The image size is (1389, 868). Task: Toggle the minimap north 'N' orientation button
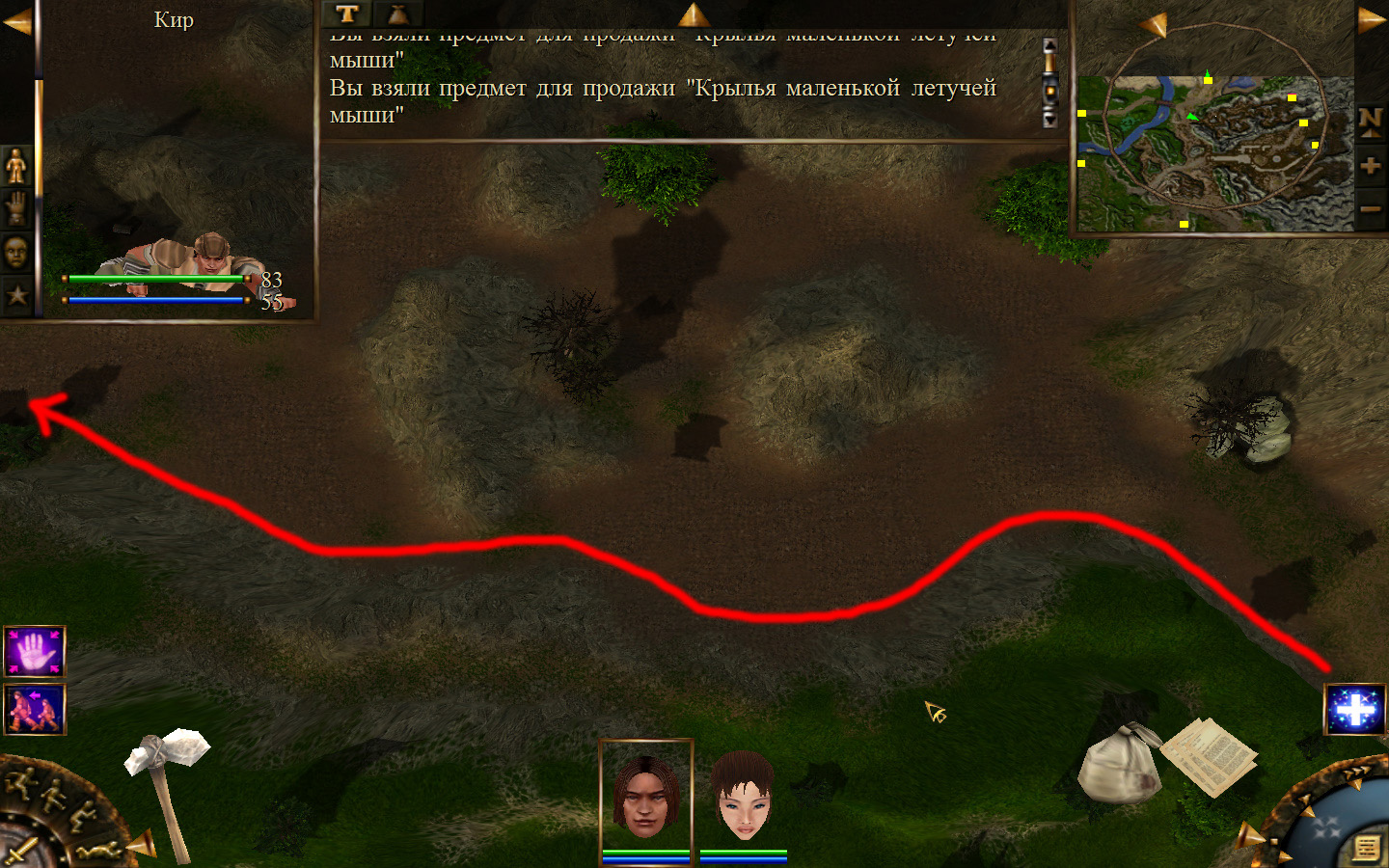1371,121
